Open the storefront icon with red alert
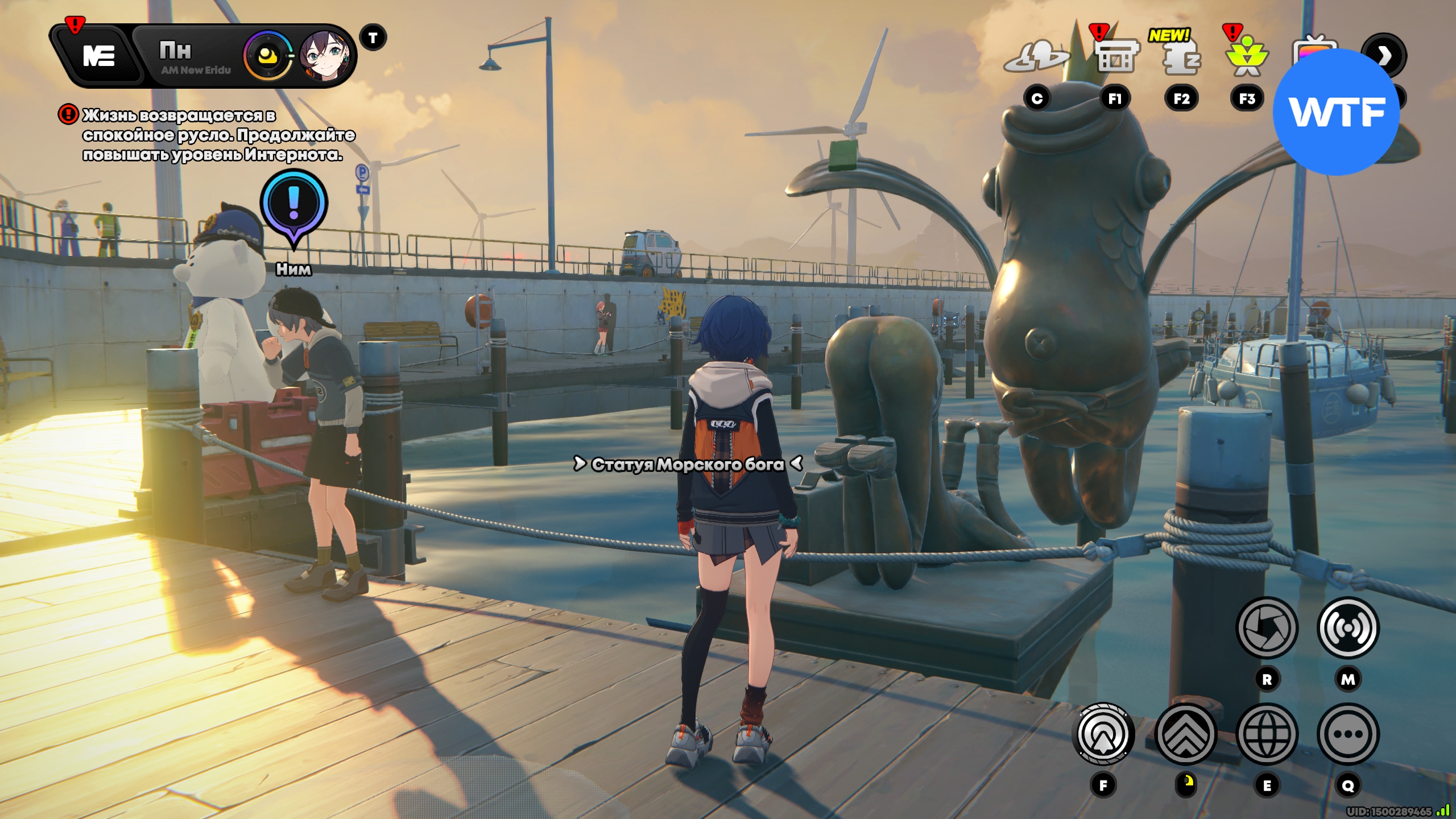Screen dimensions: 1456x819 point(1116,57)
